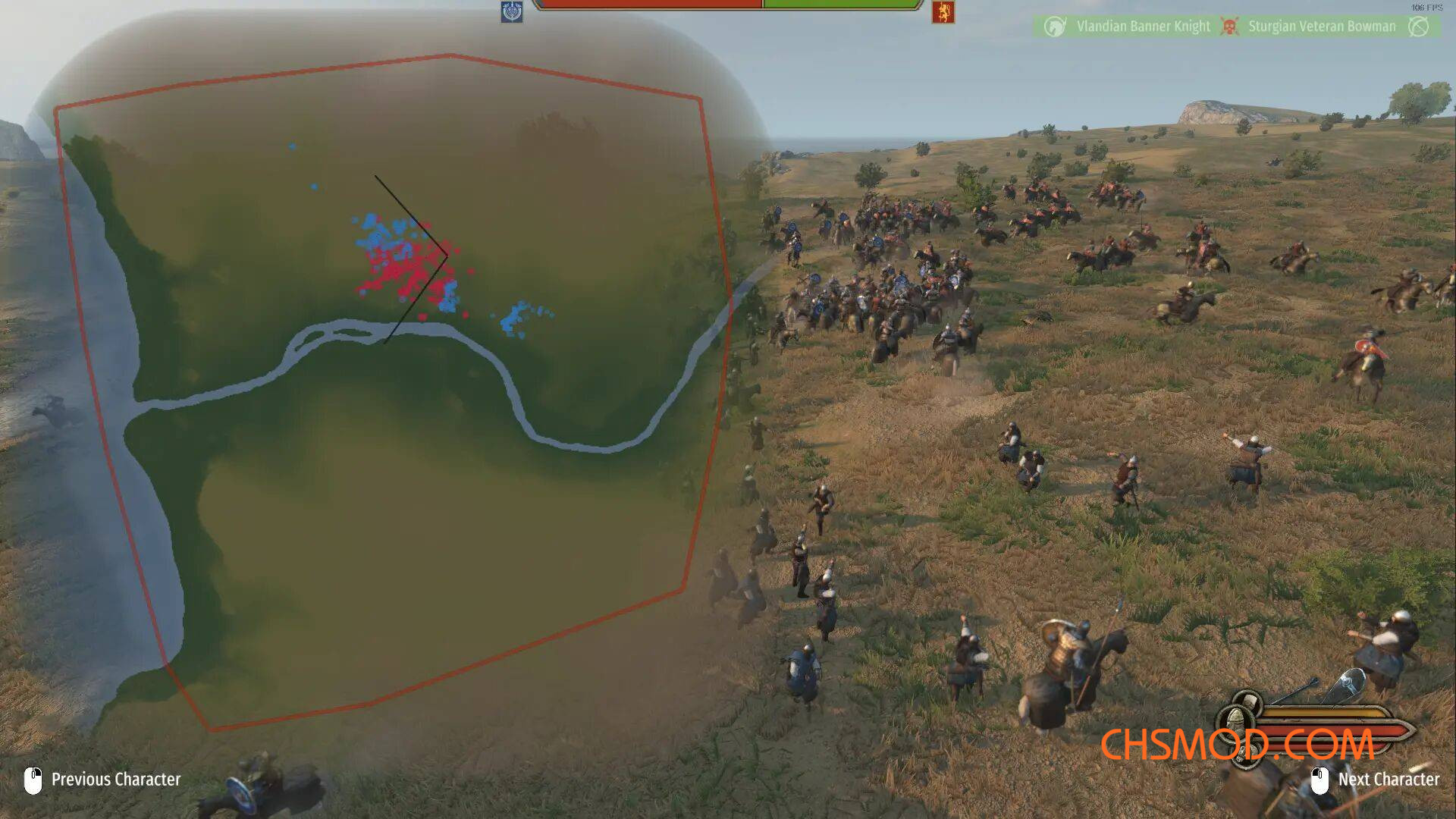The height and width of the screenshot is (819, 1456).
Task: Select the blue Sturgian faction banner icon
Action: coord(513,12)
